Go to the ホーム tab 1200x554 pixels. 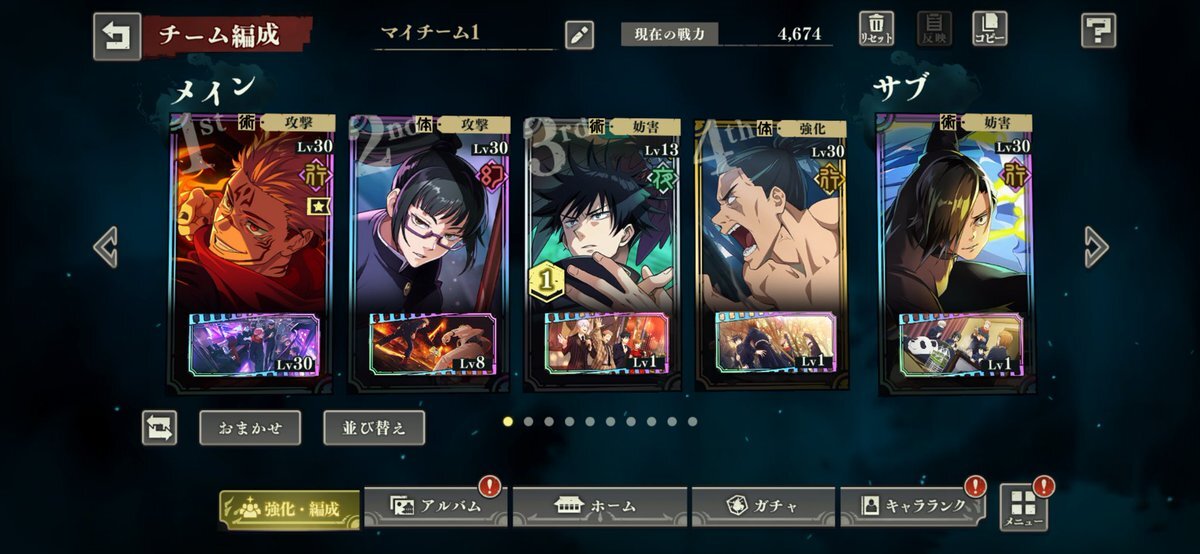599,506
